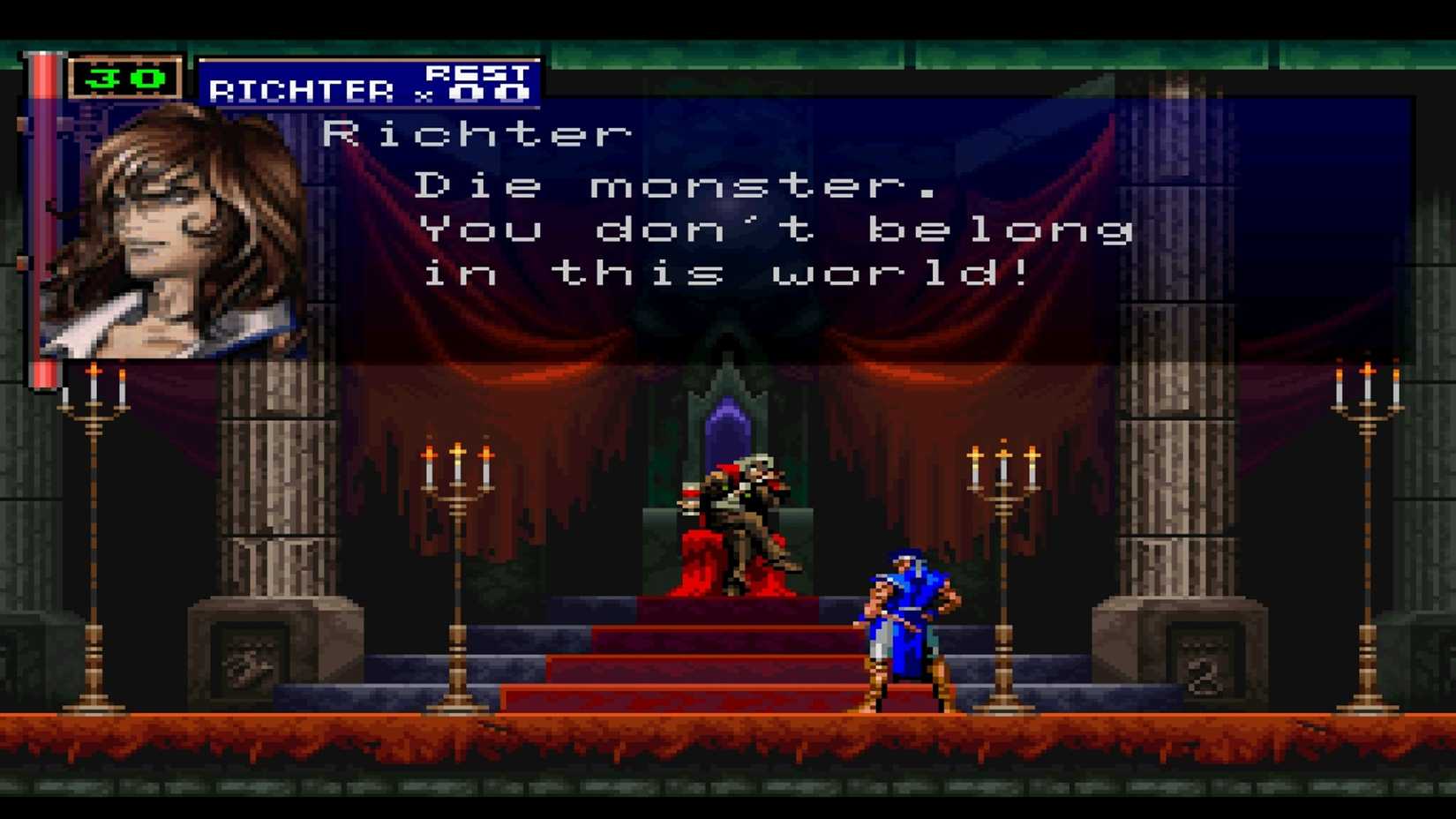
Task: Toggle the dialogue speaker label 'Richter'
Action: (x=477, y=131)
